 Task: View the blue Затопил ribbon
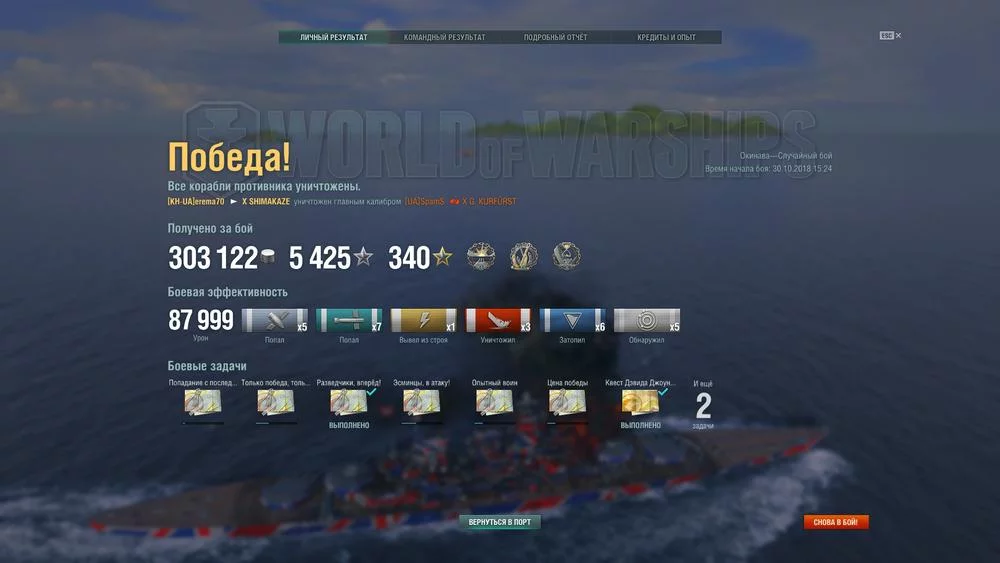[572, 321]
